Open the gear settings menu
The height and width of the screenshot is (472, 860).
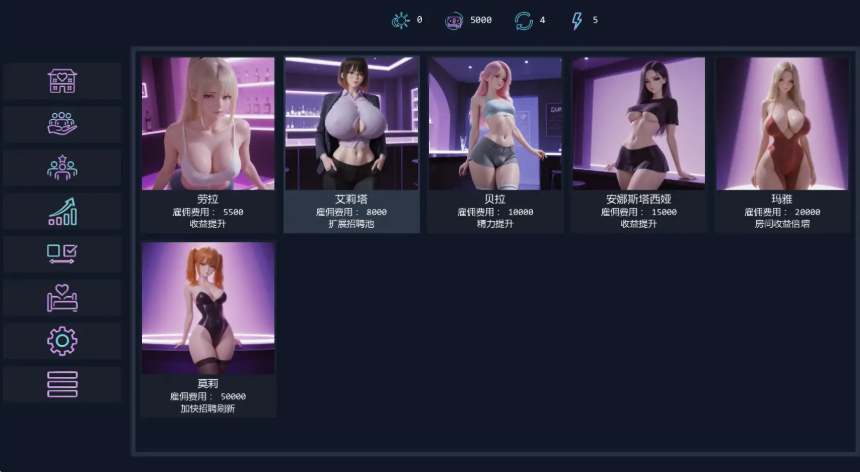point(62,341)
